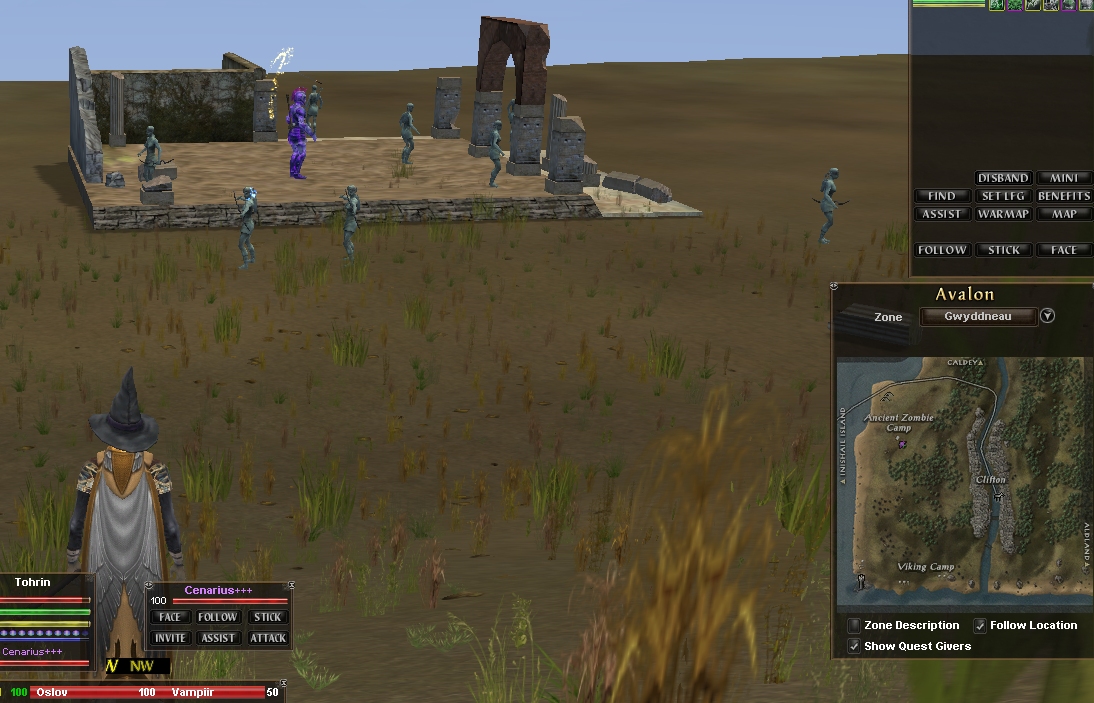Disband the group with the DISBAND button
The image size is (1094, 703).
[1003, 178]
